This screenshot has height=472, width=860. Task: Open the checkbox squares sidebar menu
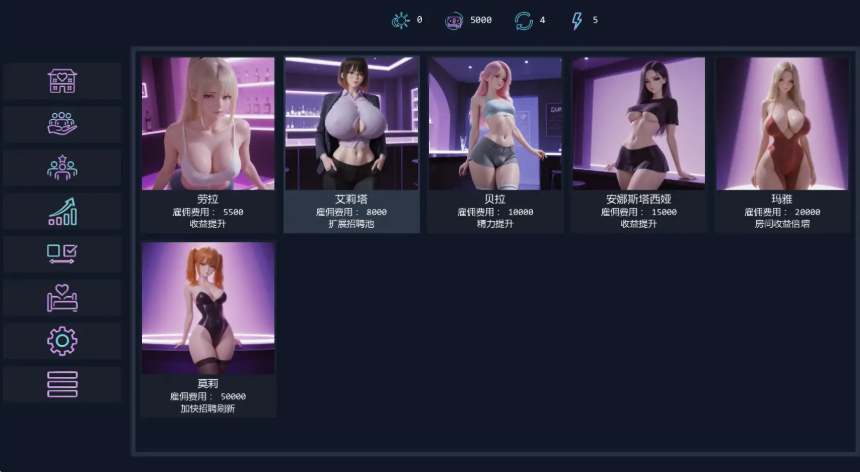[x=62, y=254]
